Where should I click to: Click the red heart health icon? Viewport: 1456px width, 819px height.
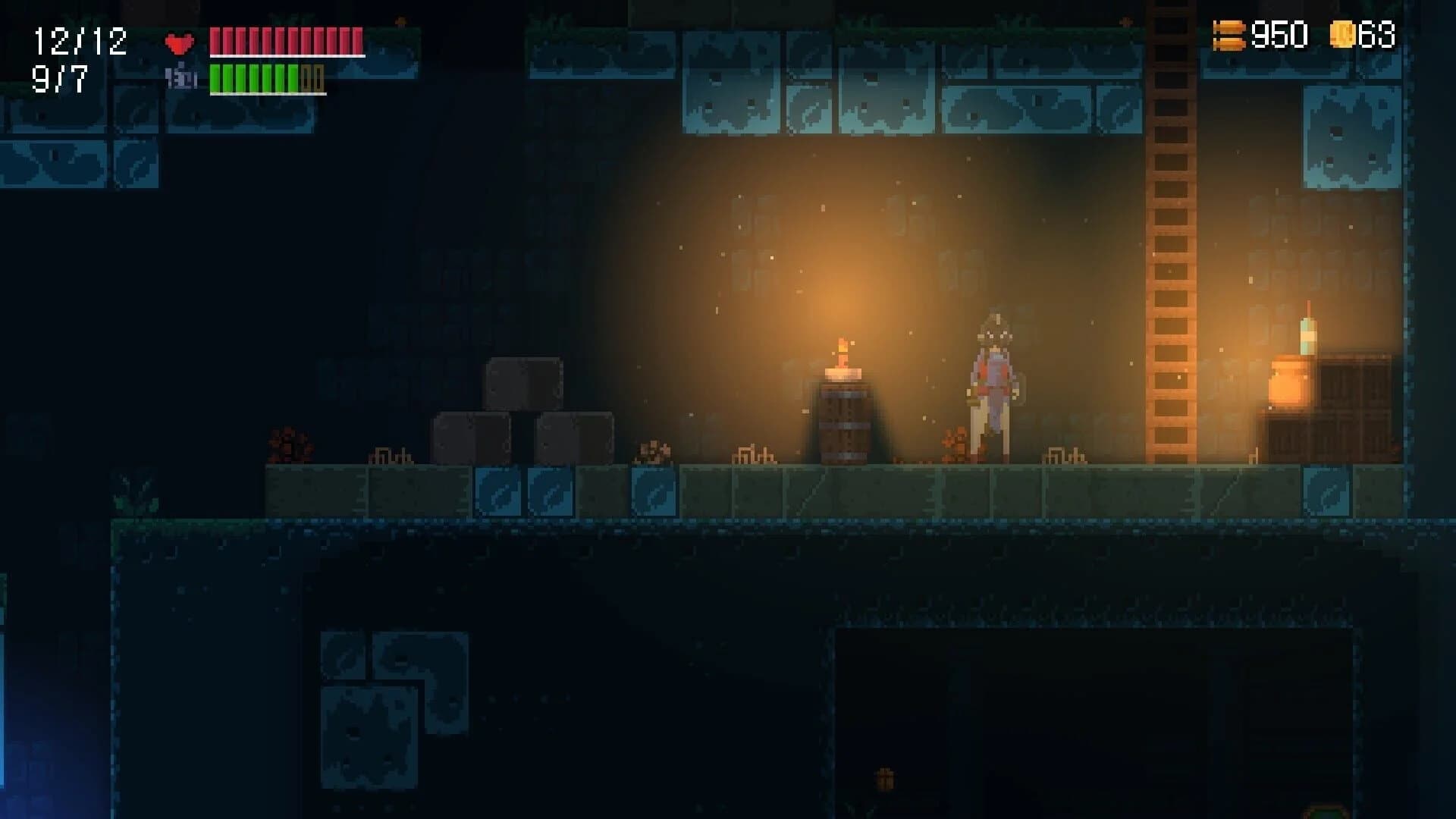(x=177, y=44)
